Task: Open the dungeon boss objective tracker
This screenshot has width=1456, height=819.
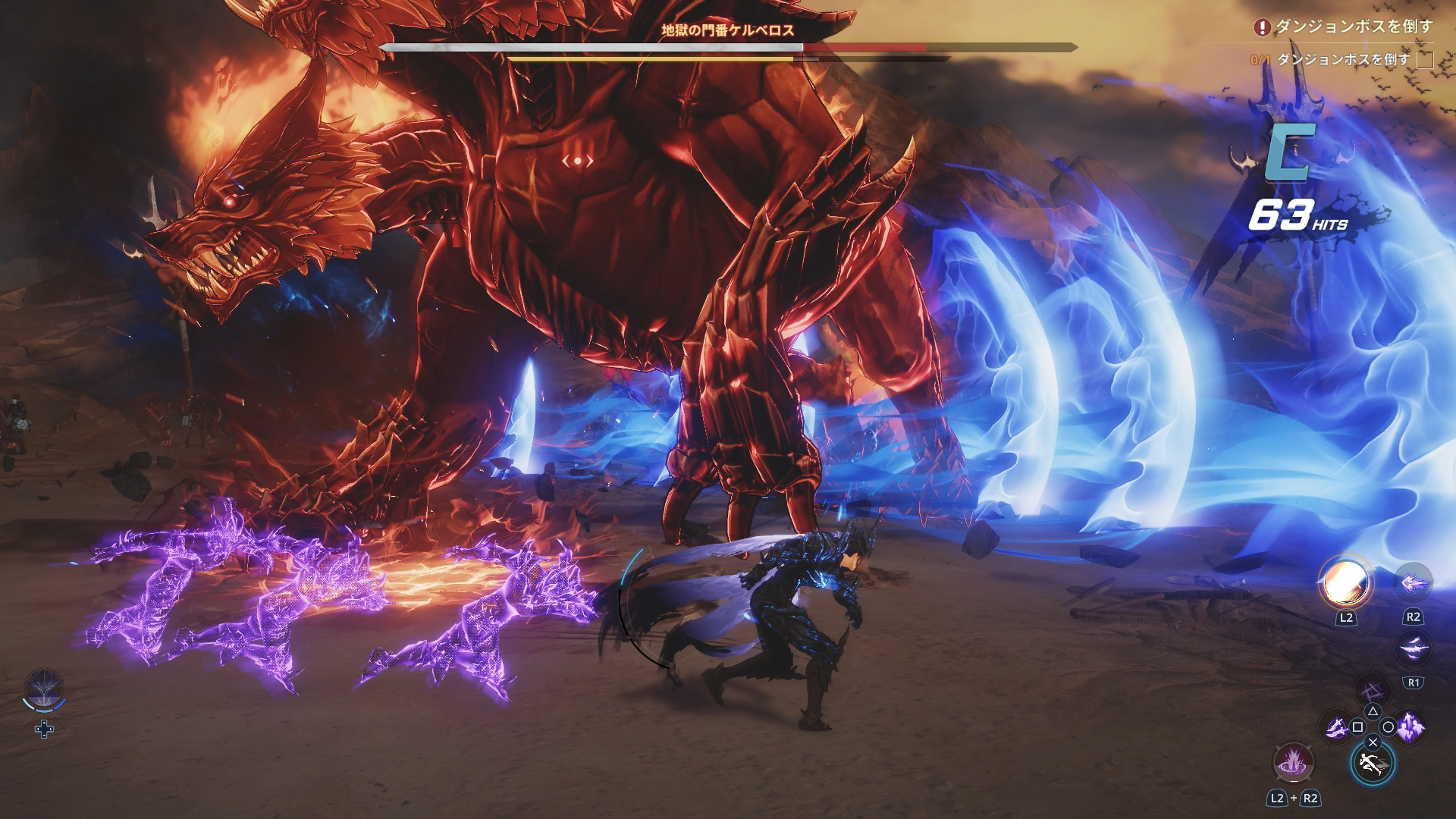Action: [x=1344, y=27]
